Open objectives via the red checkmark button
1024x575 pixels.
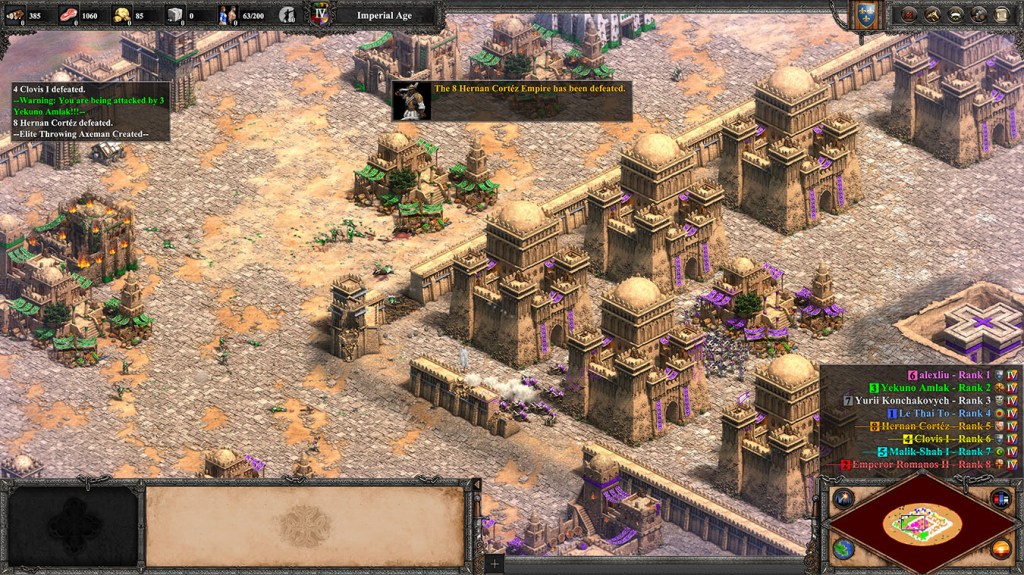point(908,14)
